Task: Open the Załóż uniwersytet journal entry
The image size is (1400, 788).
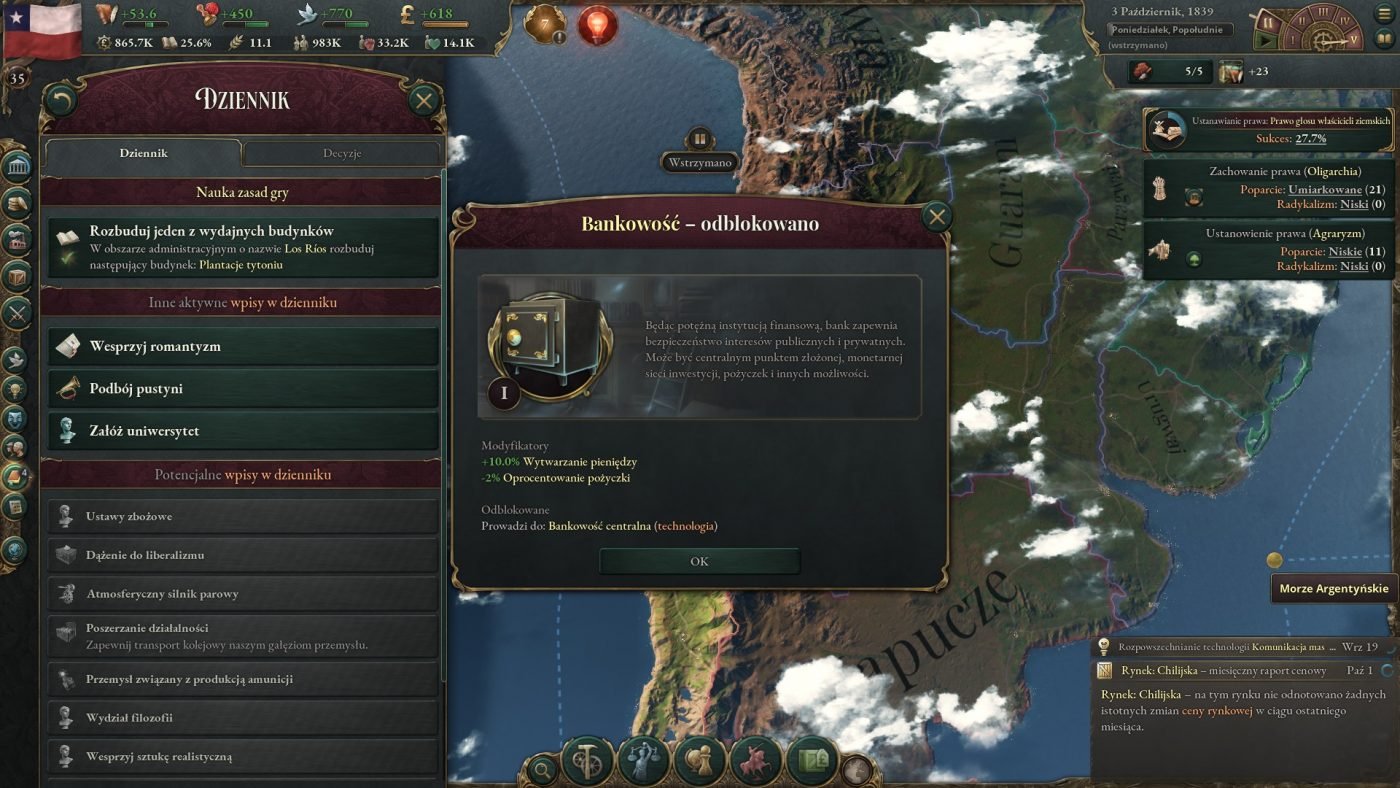Action: tap(243, 431)
